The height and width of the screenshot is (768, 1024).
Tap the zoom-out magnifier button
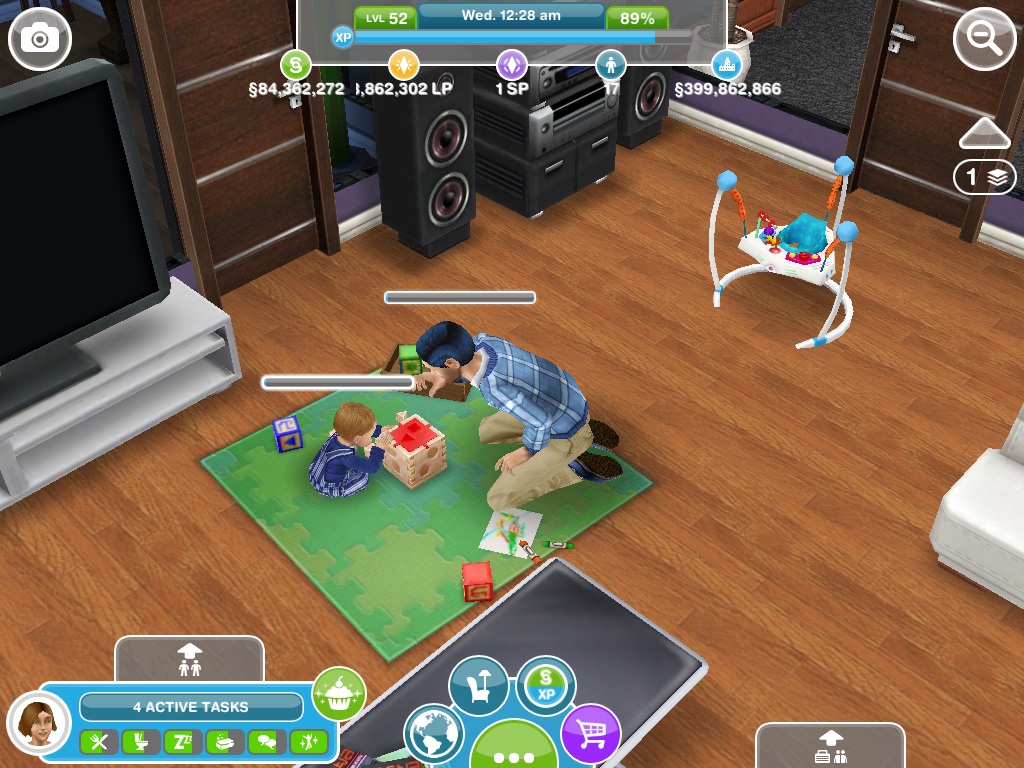click(984, 39)
